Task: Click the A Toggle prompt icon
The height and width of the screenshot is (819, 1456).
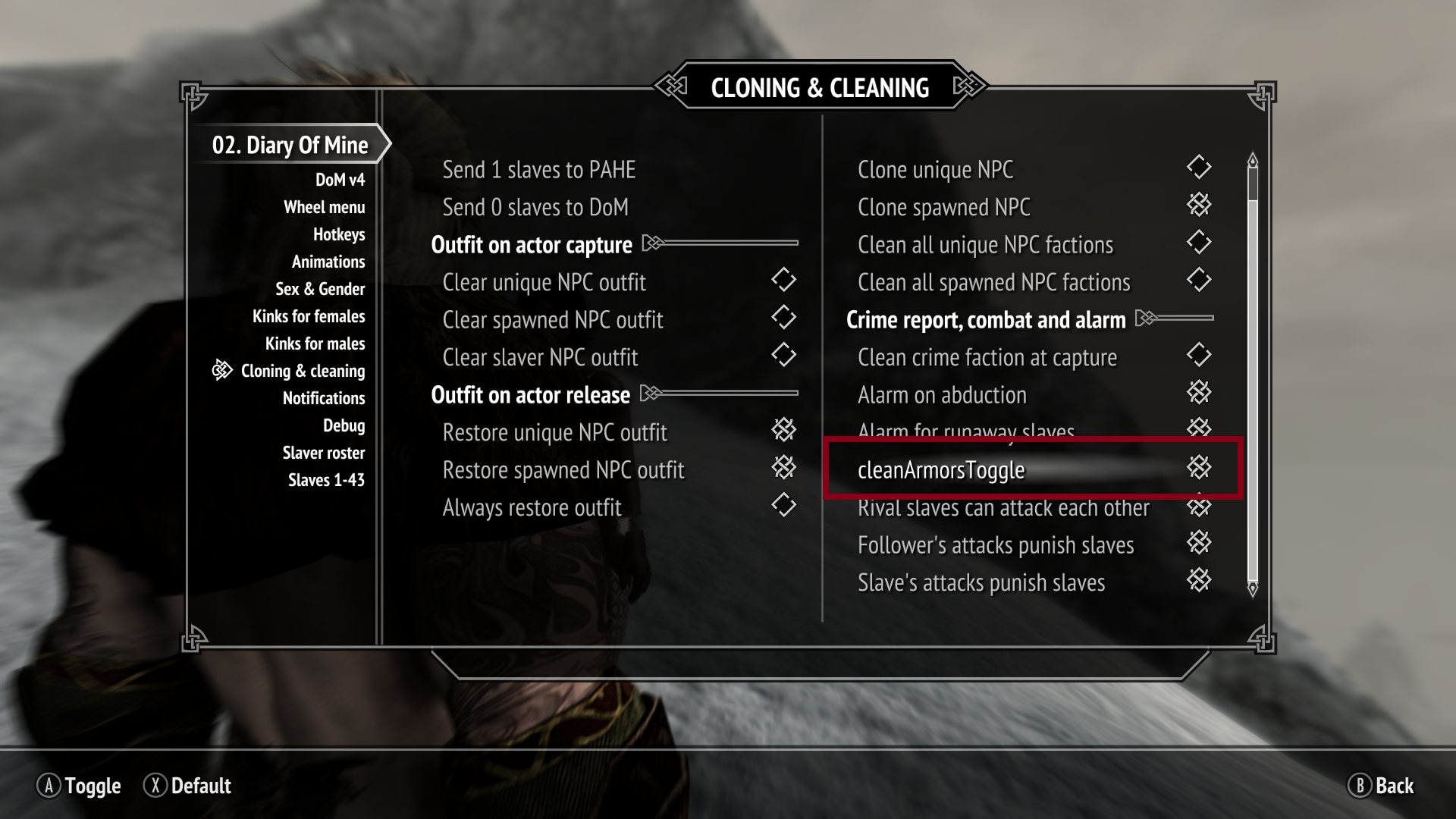Action: 49,786
